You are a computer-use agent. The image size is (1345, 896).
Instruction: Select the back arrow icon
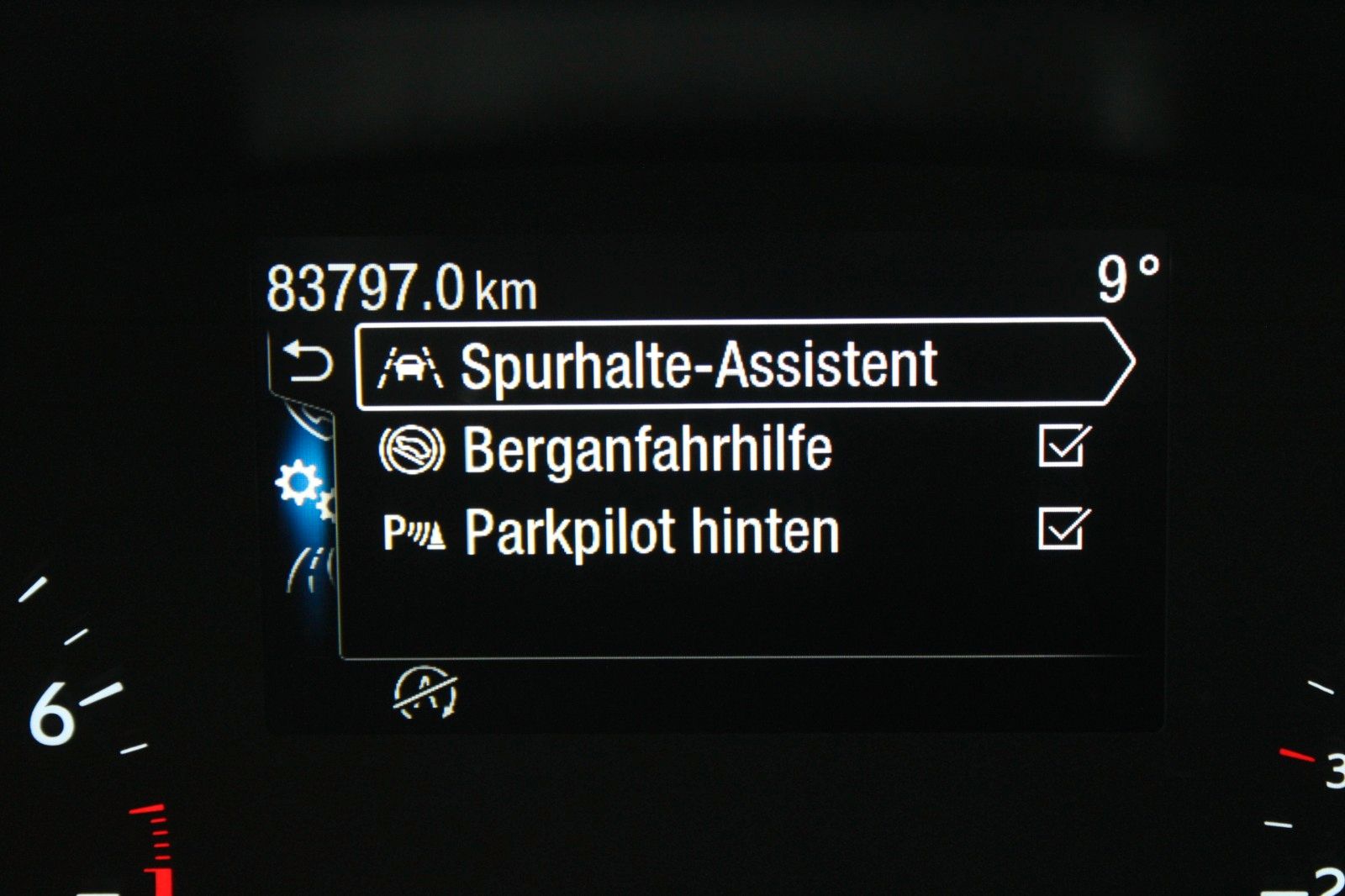click(x=308, y=362)
